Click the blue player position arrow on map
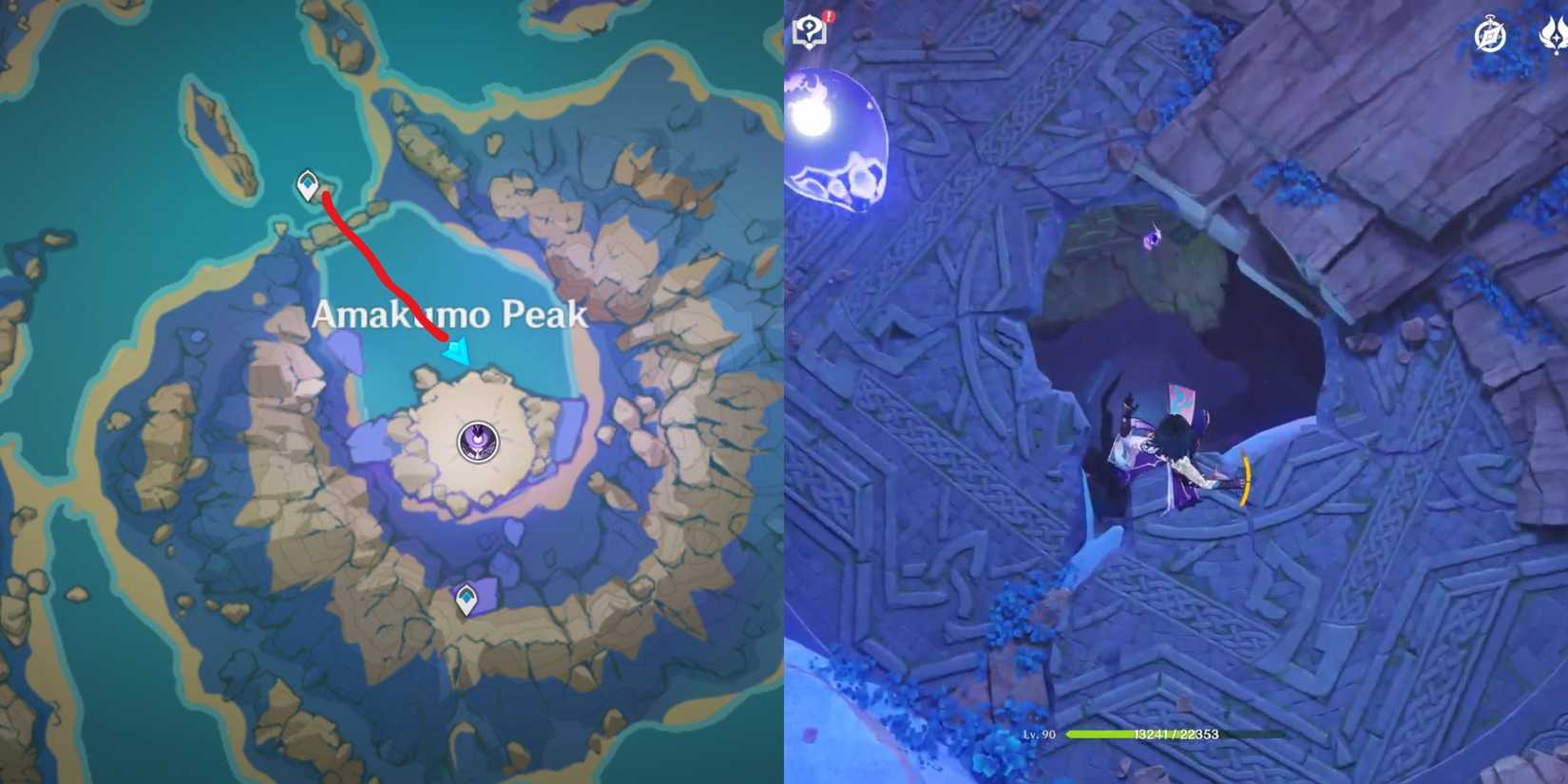Viewport: 1568px width, 784px height. point(456,352)
